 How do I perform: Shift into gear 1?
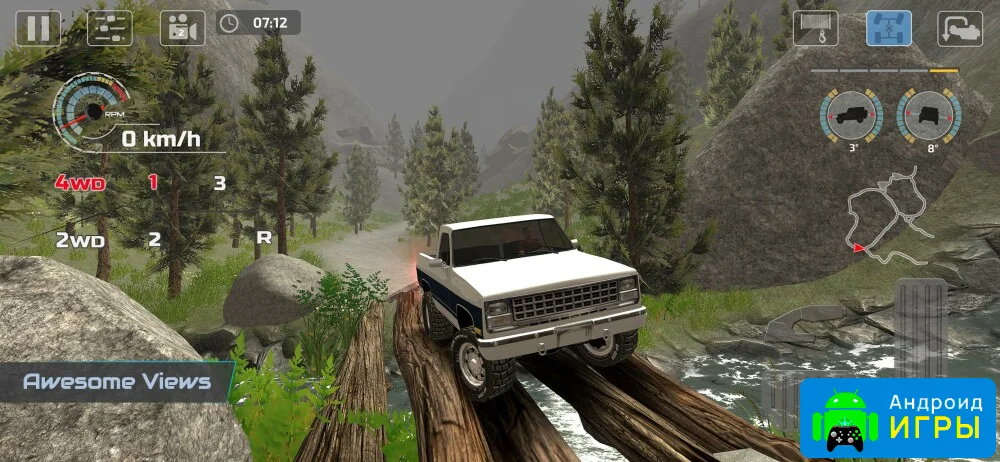pos(153,182)
